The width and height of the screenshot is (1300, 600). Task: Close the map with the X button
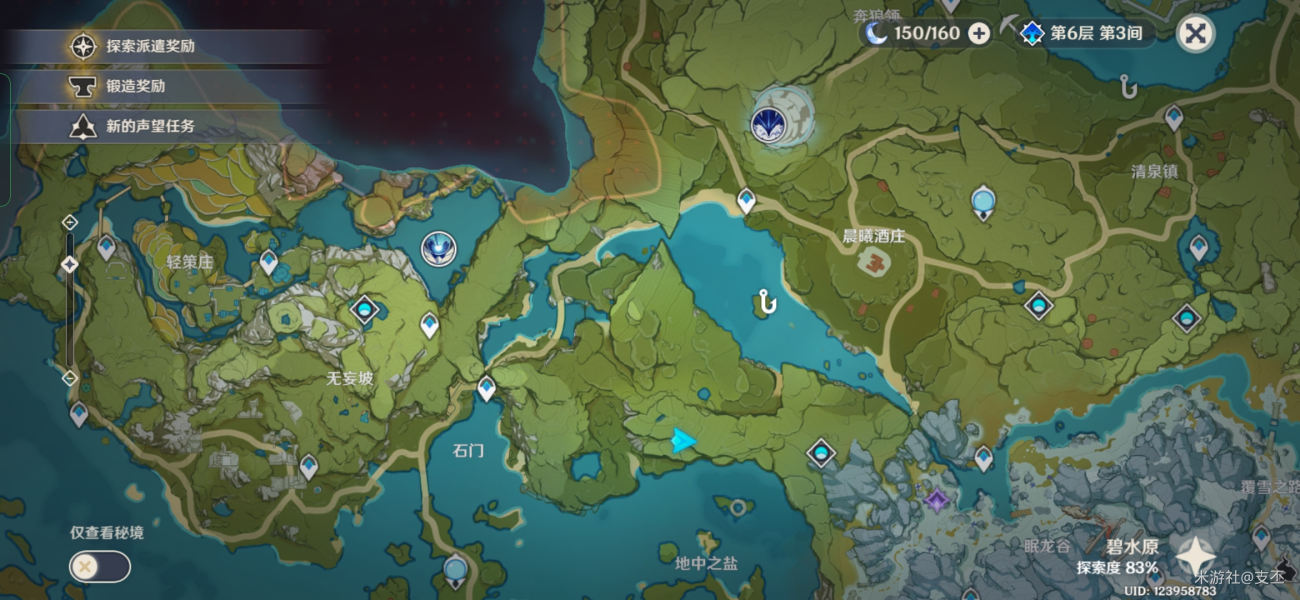click(x=1194, y=34)
